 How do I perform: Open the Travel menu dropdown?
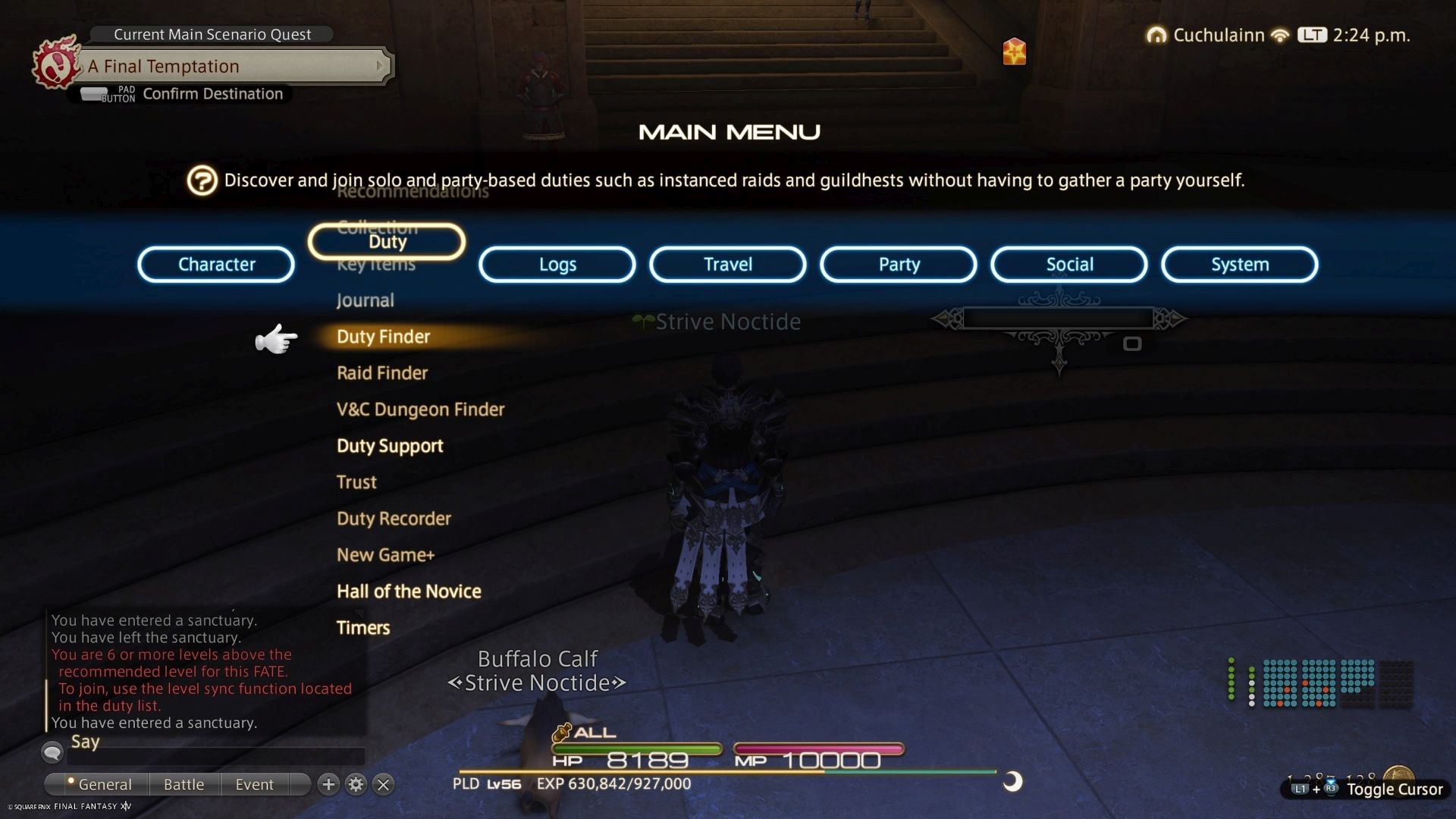pyautogui.click(x=726, y=264)
